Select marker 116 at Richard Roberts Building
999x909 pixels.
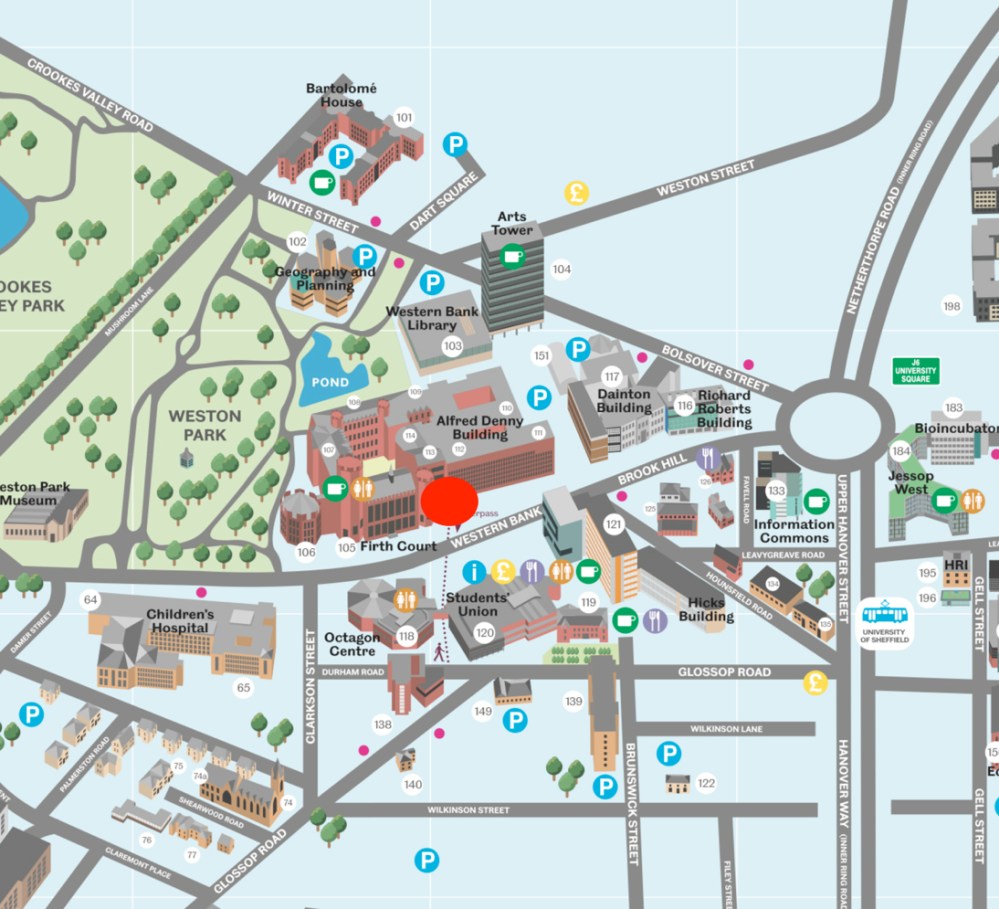click(x=684, y=405)
